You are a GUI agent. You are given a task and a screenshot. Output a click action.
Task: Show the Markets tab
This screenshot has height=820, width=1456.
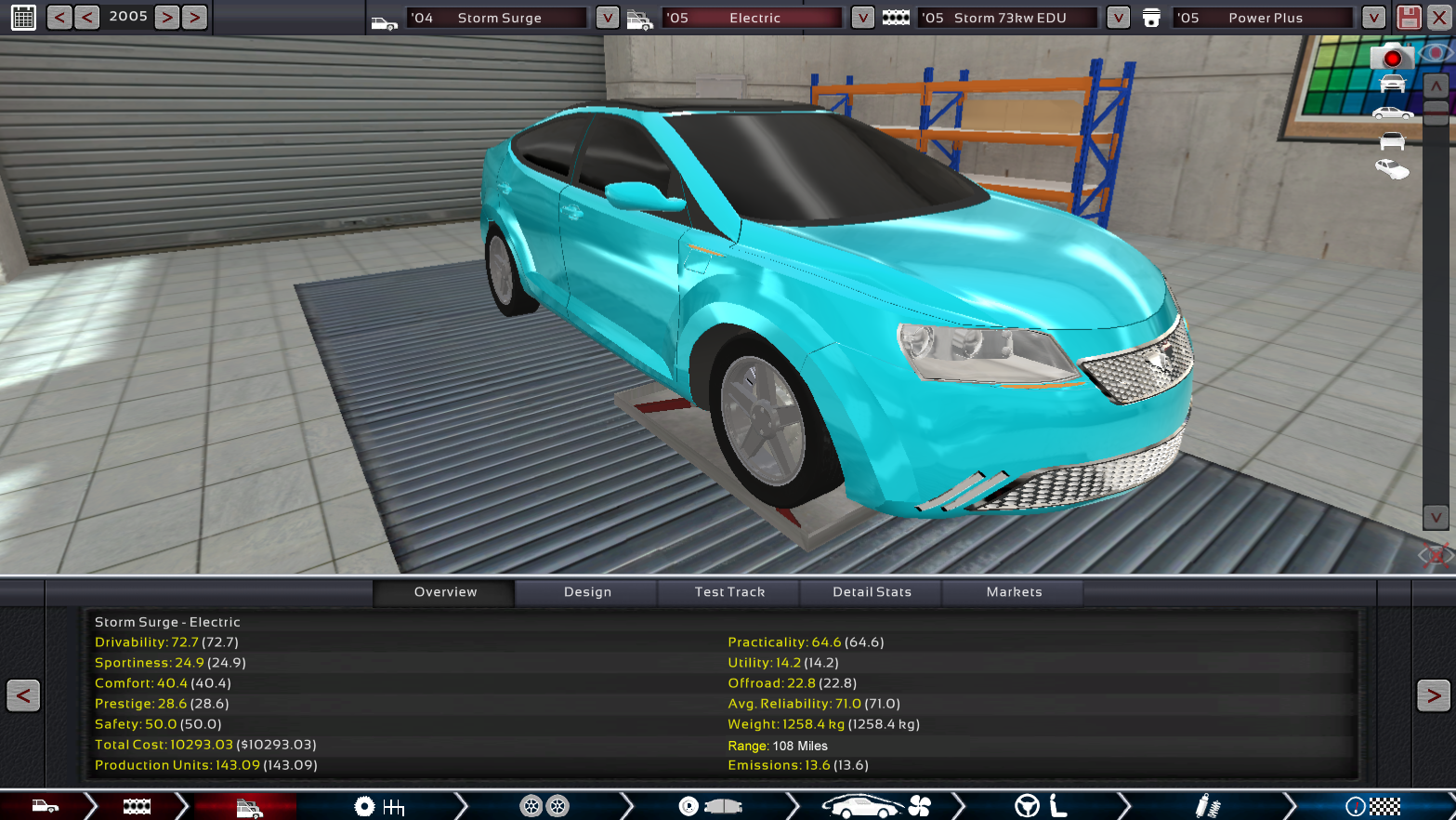(1014, 592)
